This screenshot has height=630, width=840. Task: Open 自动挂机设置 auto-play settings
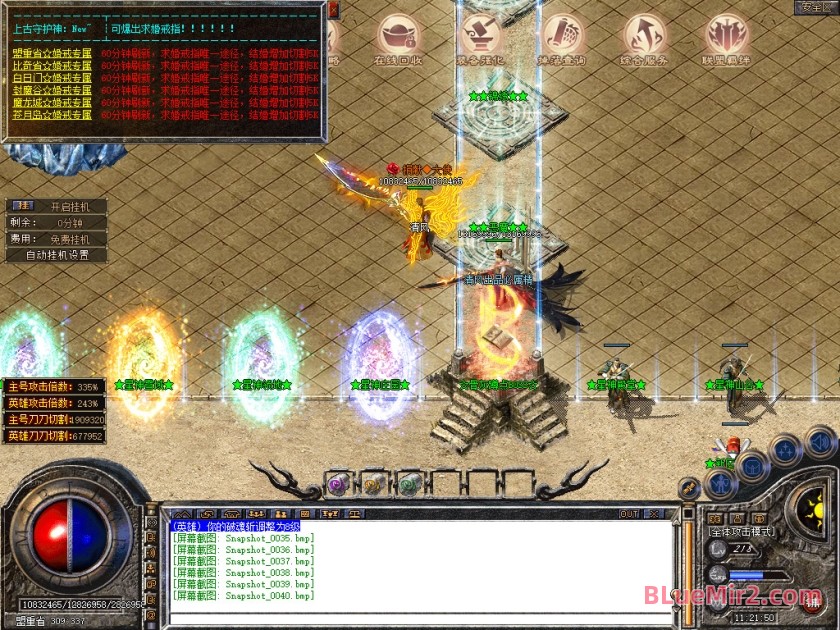(x=57, y=255)
